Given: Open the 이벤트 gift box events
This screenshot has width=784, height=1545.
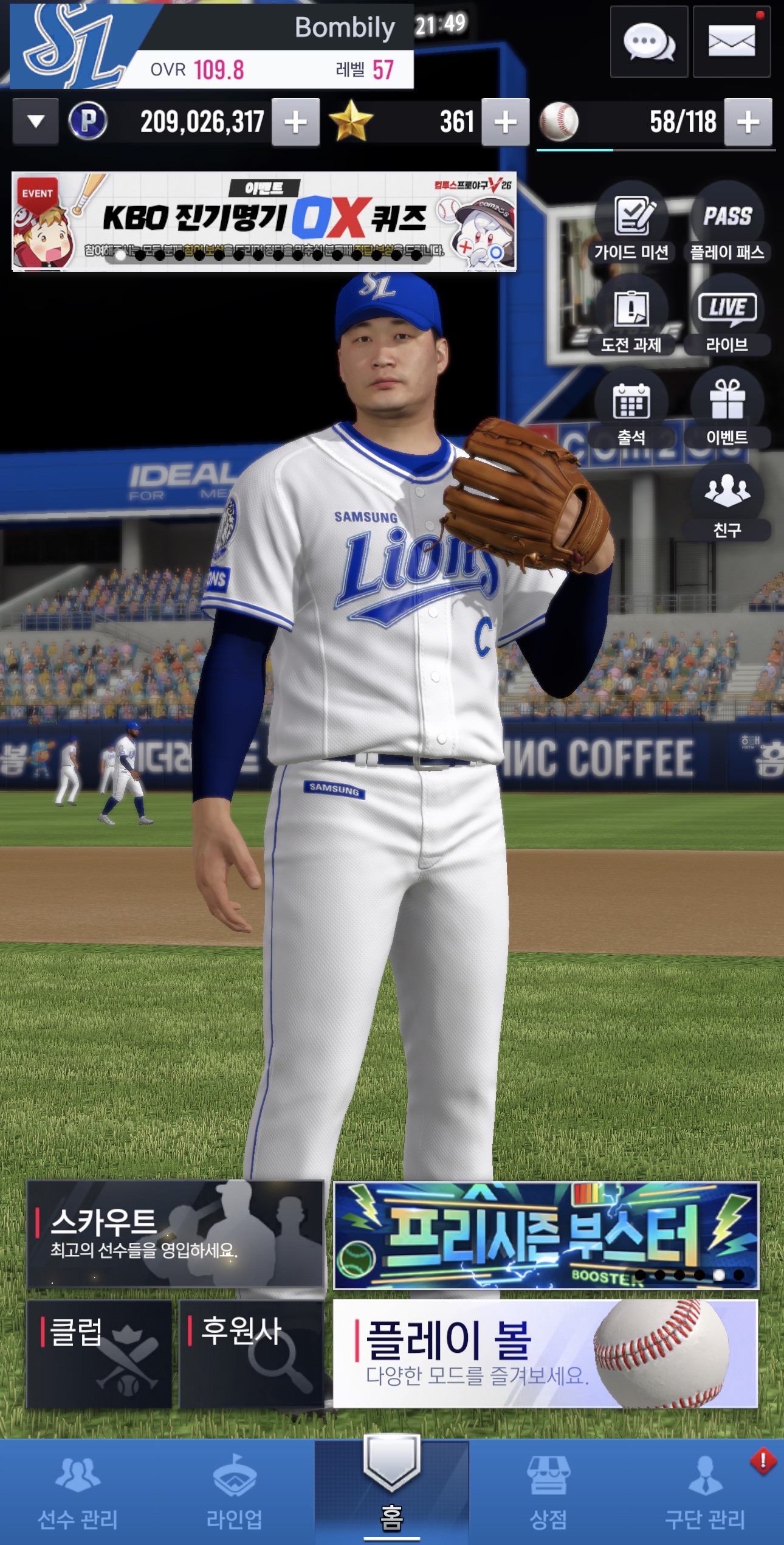Looking at the screenshot, I should click(x=727, y=409).
